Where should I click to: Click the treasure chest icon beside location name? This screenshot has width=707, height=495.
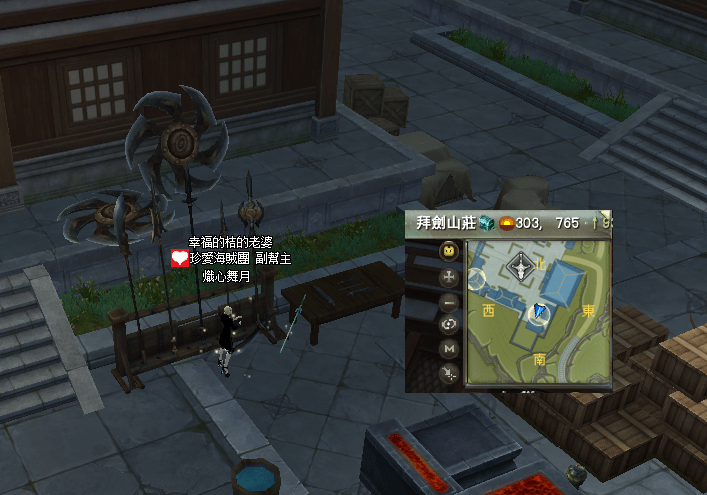pos(487,223)
